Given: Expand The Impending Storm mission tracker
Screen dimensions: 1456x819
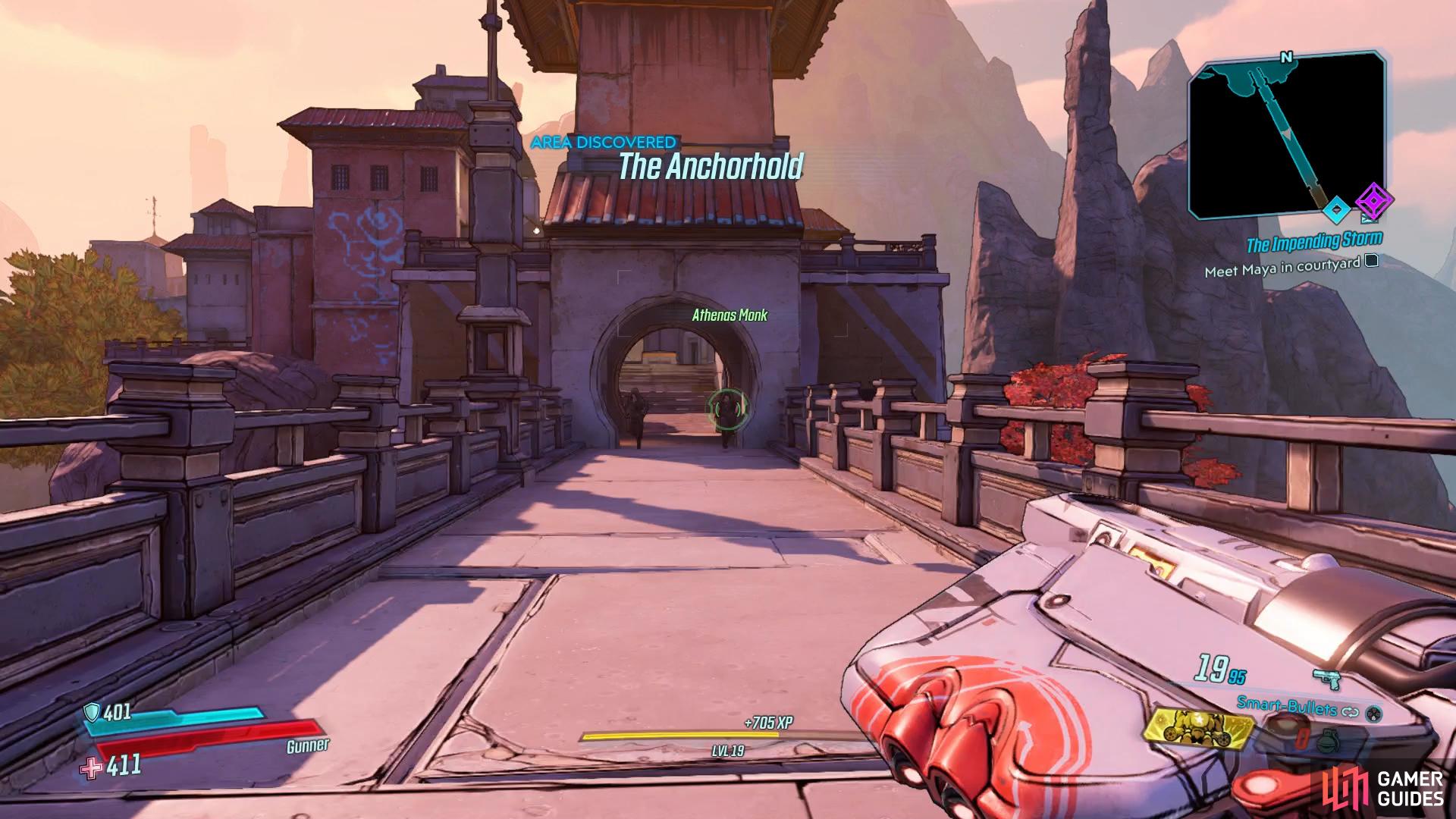Looking at the screenshot, I should click(x=1314, y=240).
